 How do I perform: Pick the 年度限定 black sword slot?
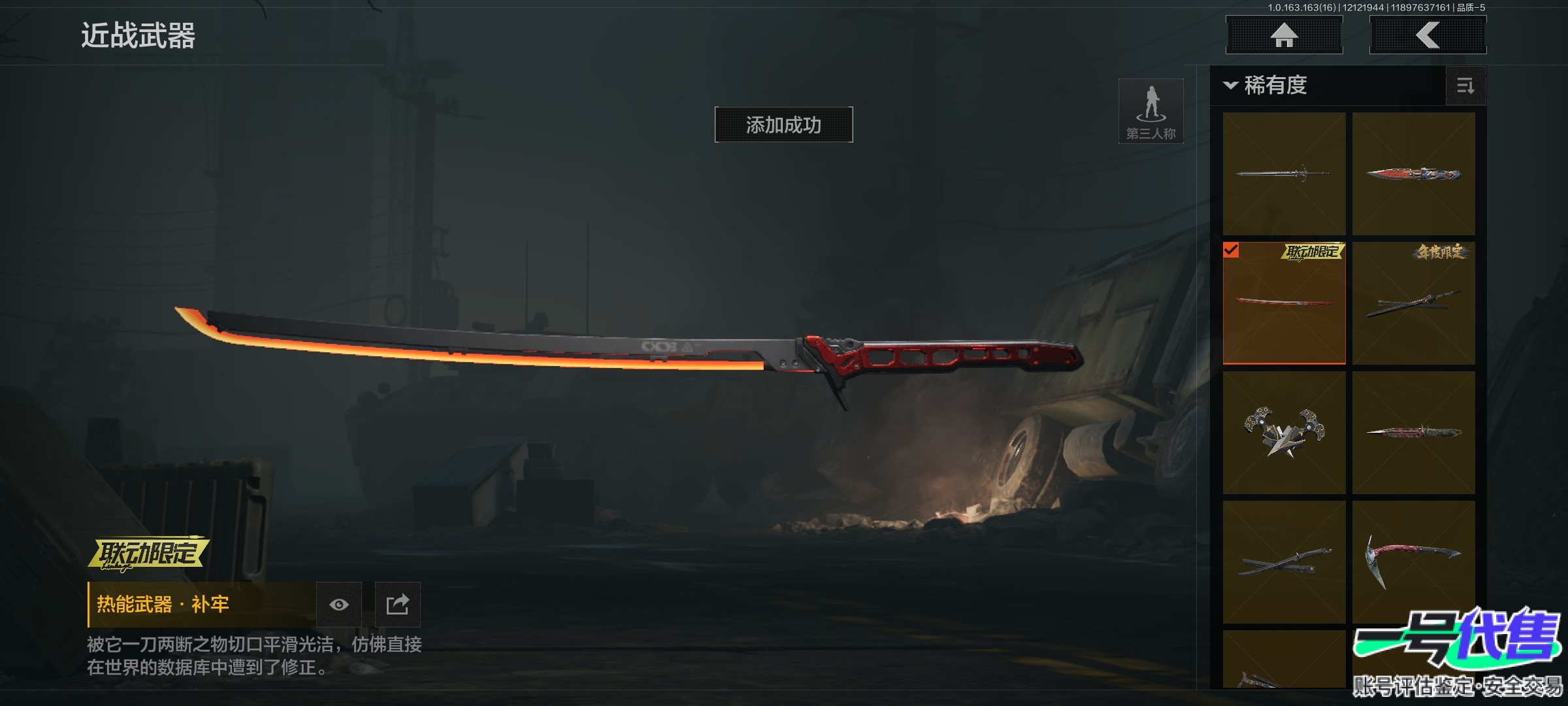tap(1413, 303)
